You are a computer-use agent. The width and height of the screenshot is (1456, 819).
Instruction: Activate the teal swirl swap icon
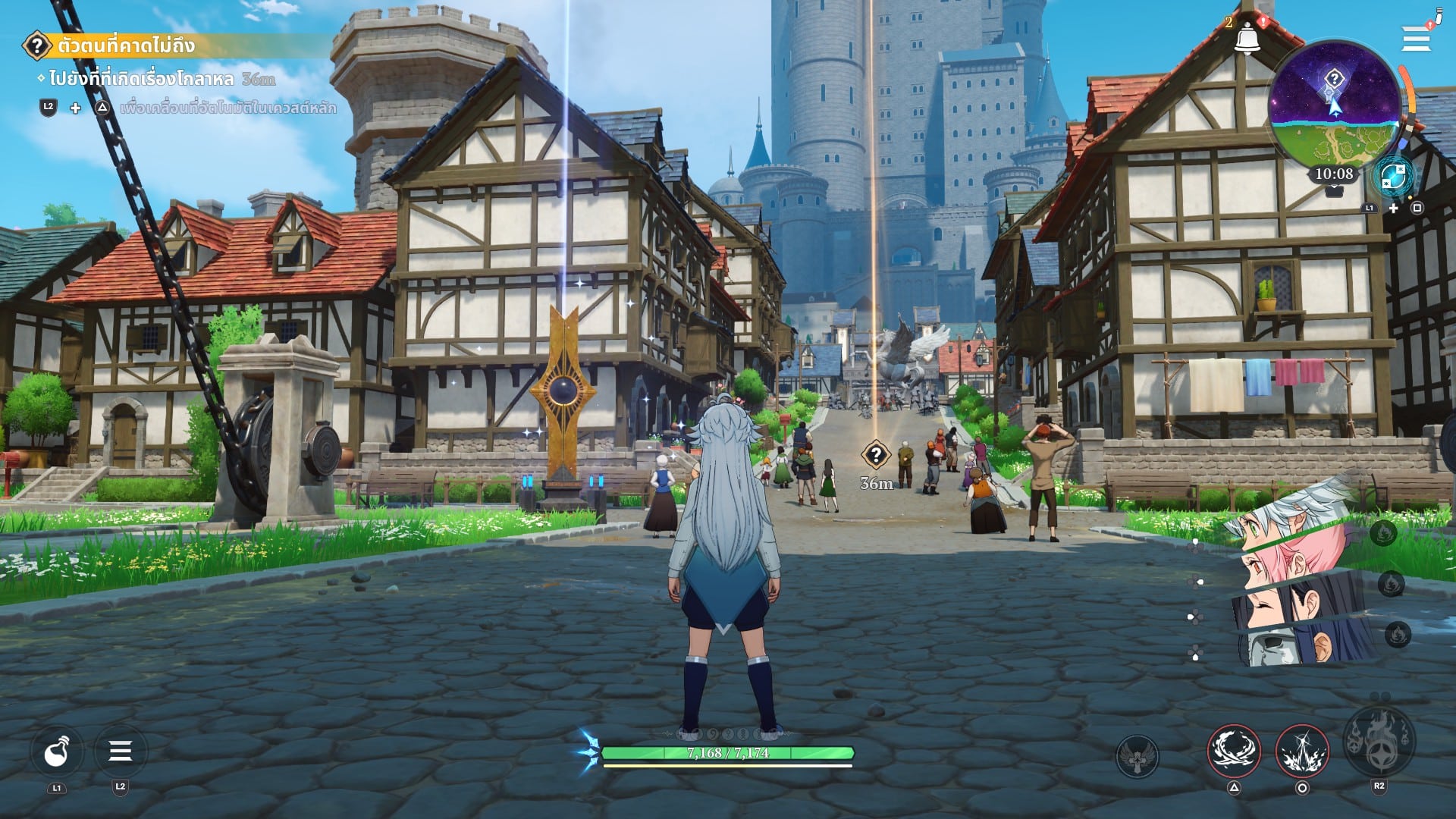tap(1392, 177)
